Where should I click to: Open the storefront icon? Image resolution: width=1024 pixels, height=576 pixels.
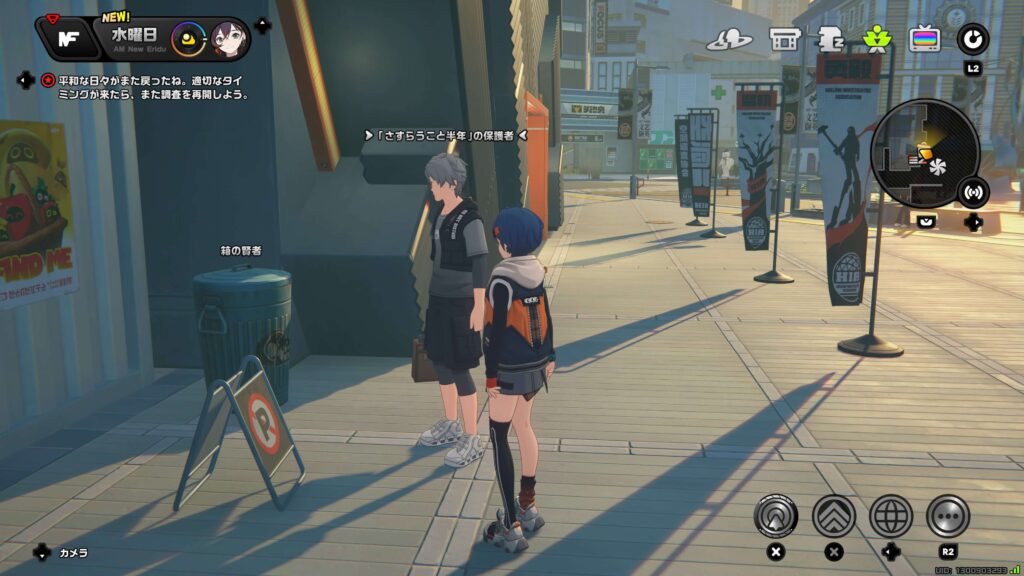coord(785,39)
